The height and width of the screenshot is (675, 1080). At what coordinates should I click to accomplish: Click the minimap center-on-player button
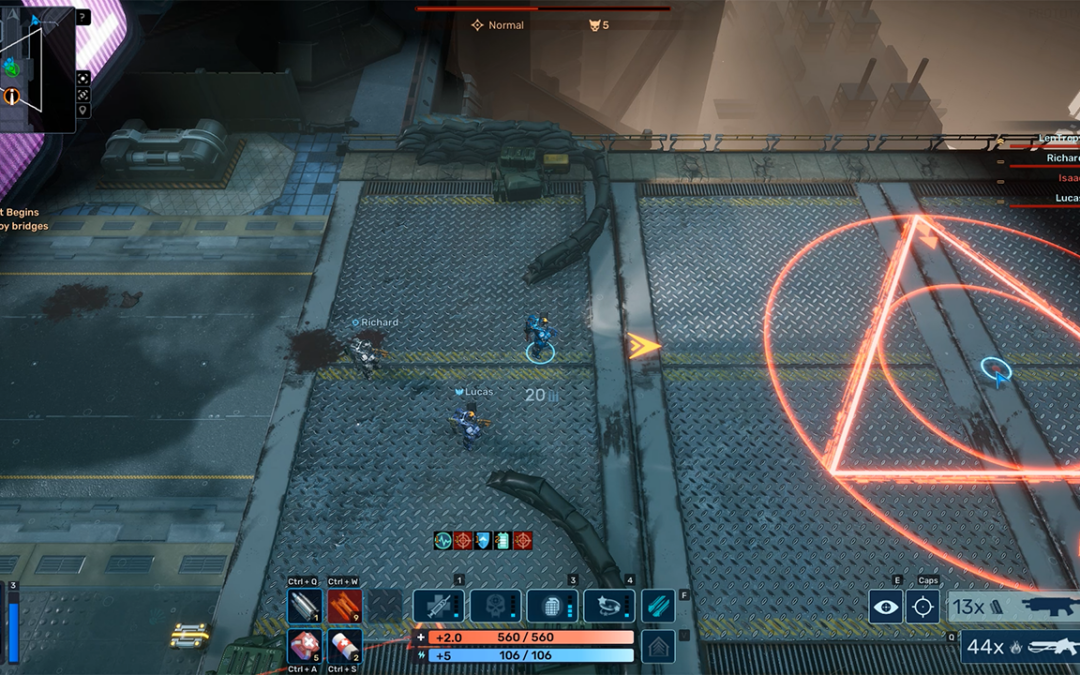click(x=83, y=77)
